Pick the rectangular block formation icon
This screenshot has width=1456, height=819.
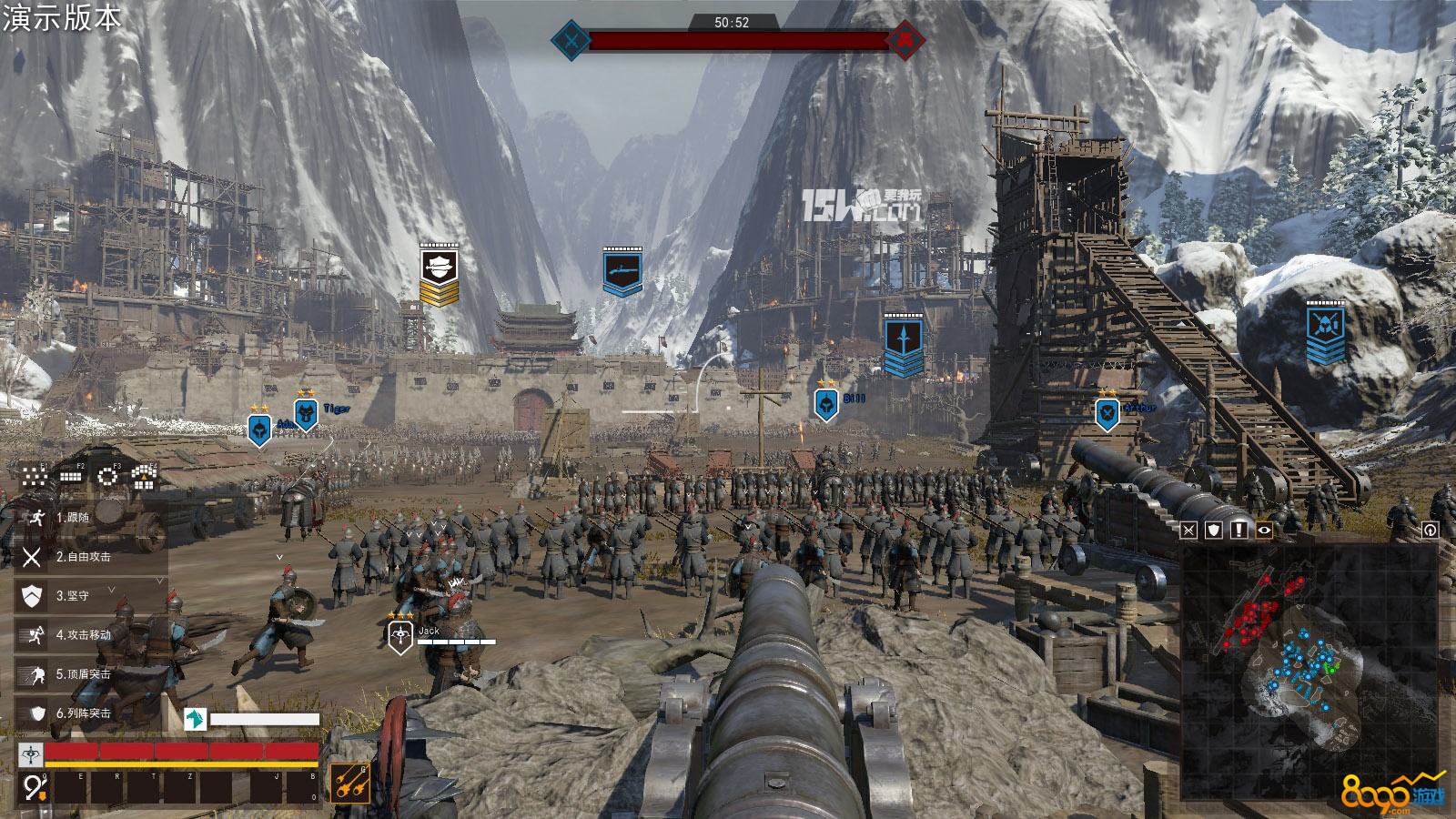click(x=71, y=474)
